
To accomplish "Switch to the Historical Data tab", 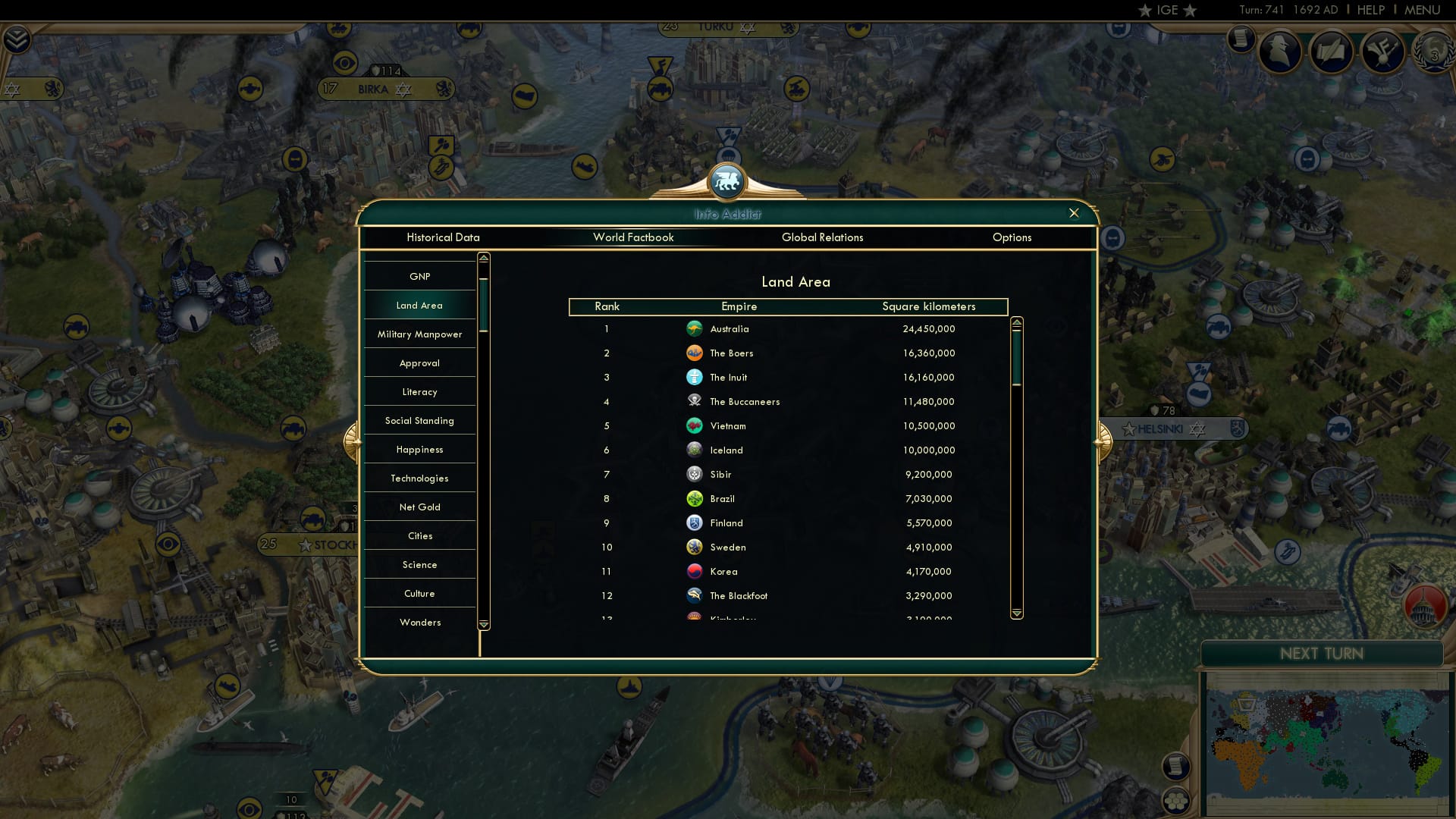I will click(443, 237).
